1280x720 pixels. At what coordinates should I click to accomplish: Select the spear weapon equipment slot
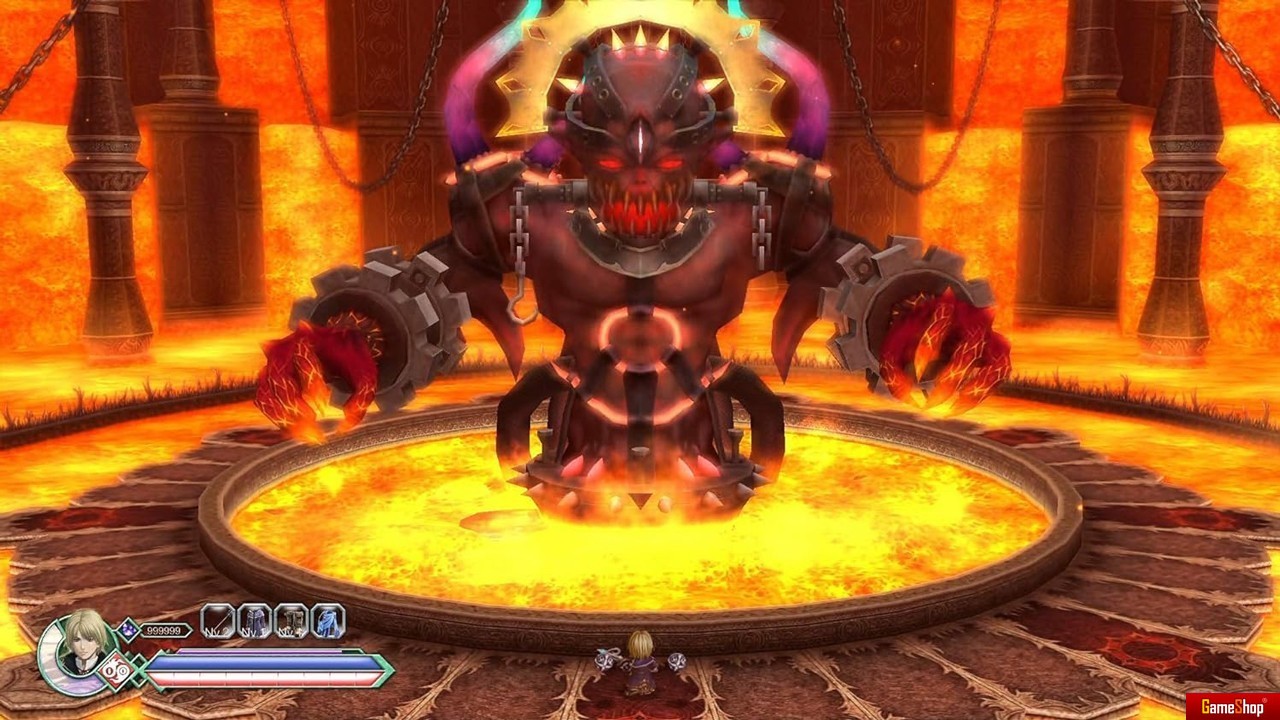(218, 621)
